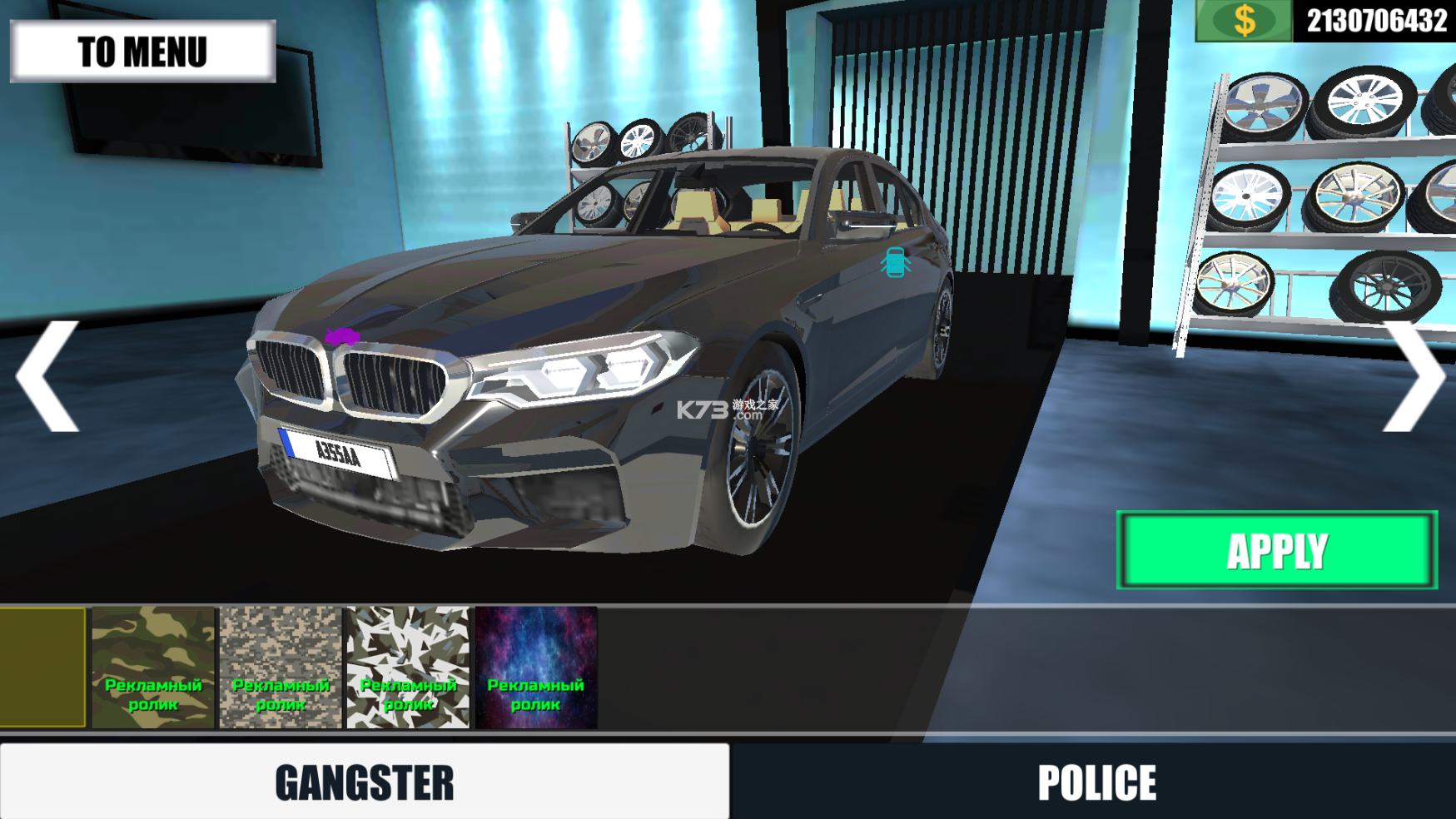Select the solid olive paint swatch
The height and width of the screenshot is (819, 1456).
(x=42, y=668)
